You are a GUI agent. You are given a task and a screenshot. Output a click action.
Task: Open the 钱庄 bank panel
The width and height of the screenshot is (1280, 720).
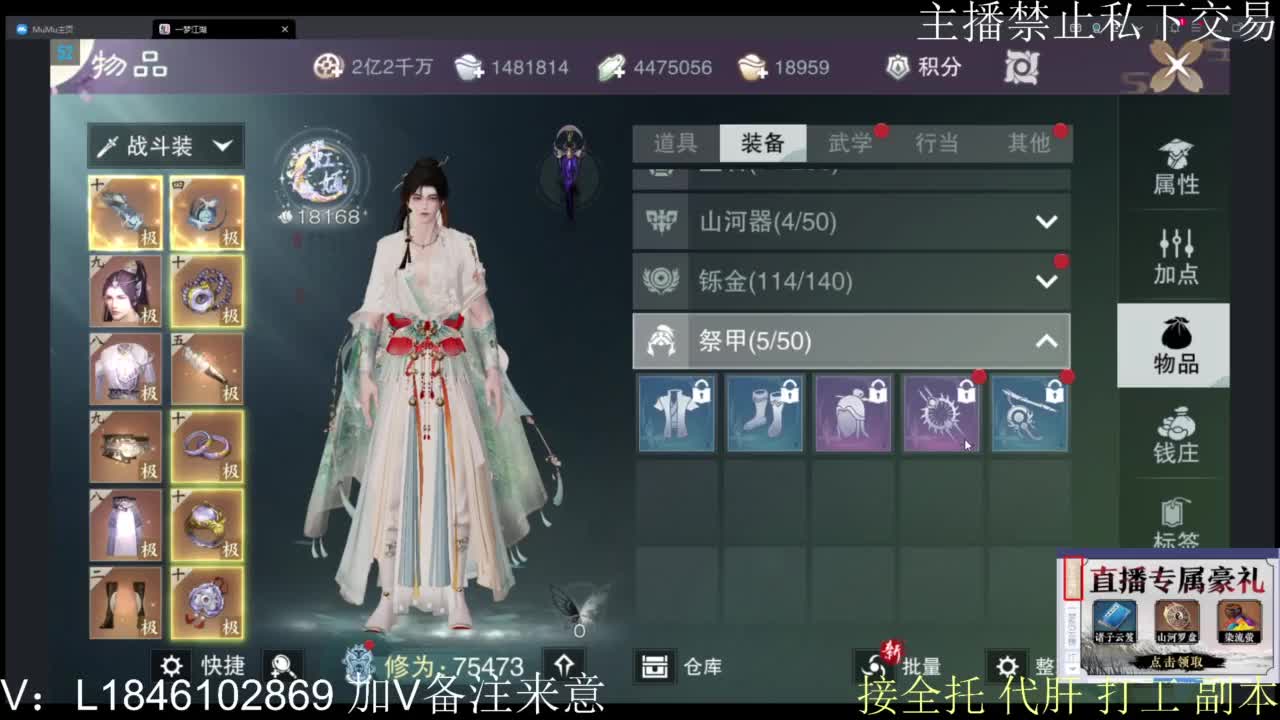pos(1175,437)
